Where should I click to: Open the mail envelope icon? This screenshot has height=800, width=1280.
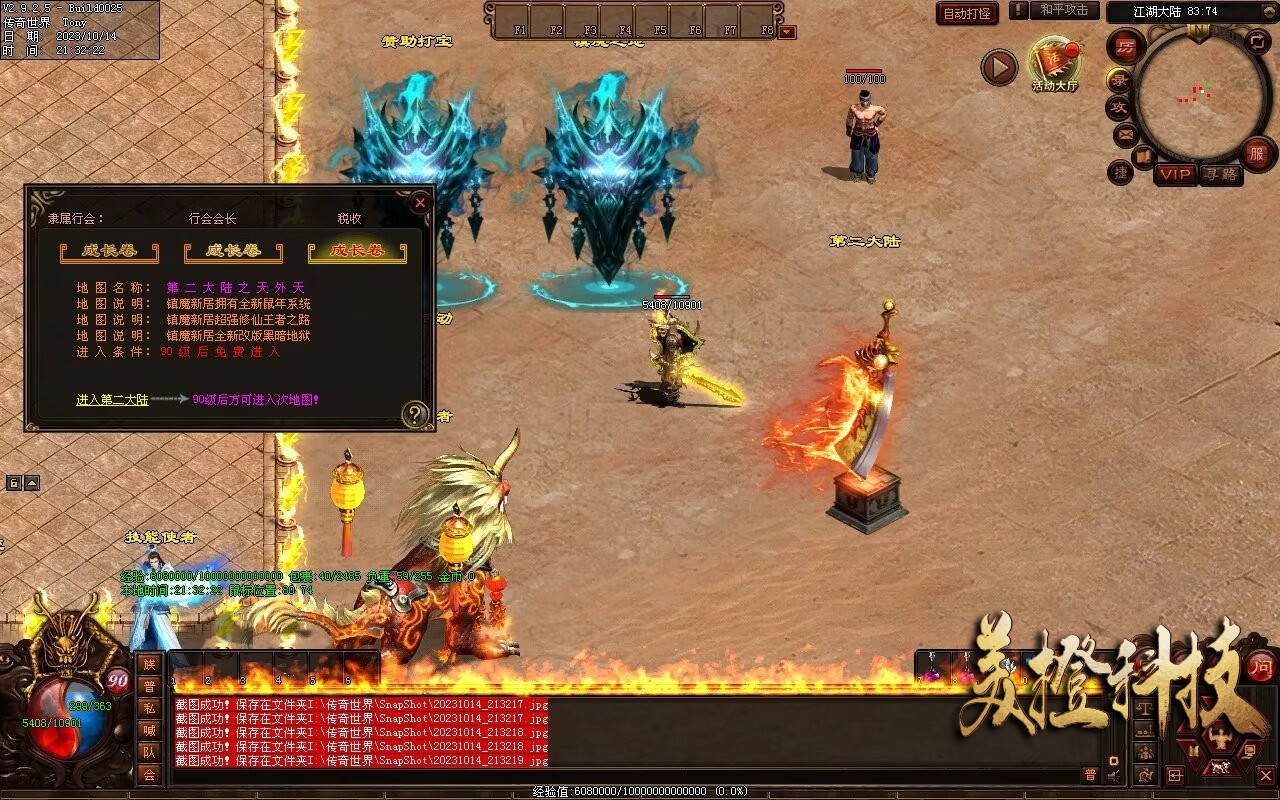[x=1126, y=134]
